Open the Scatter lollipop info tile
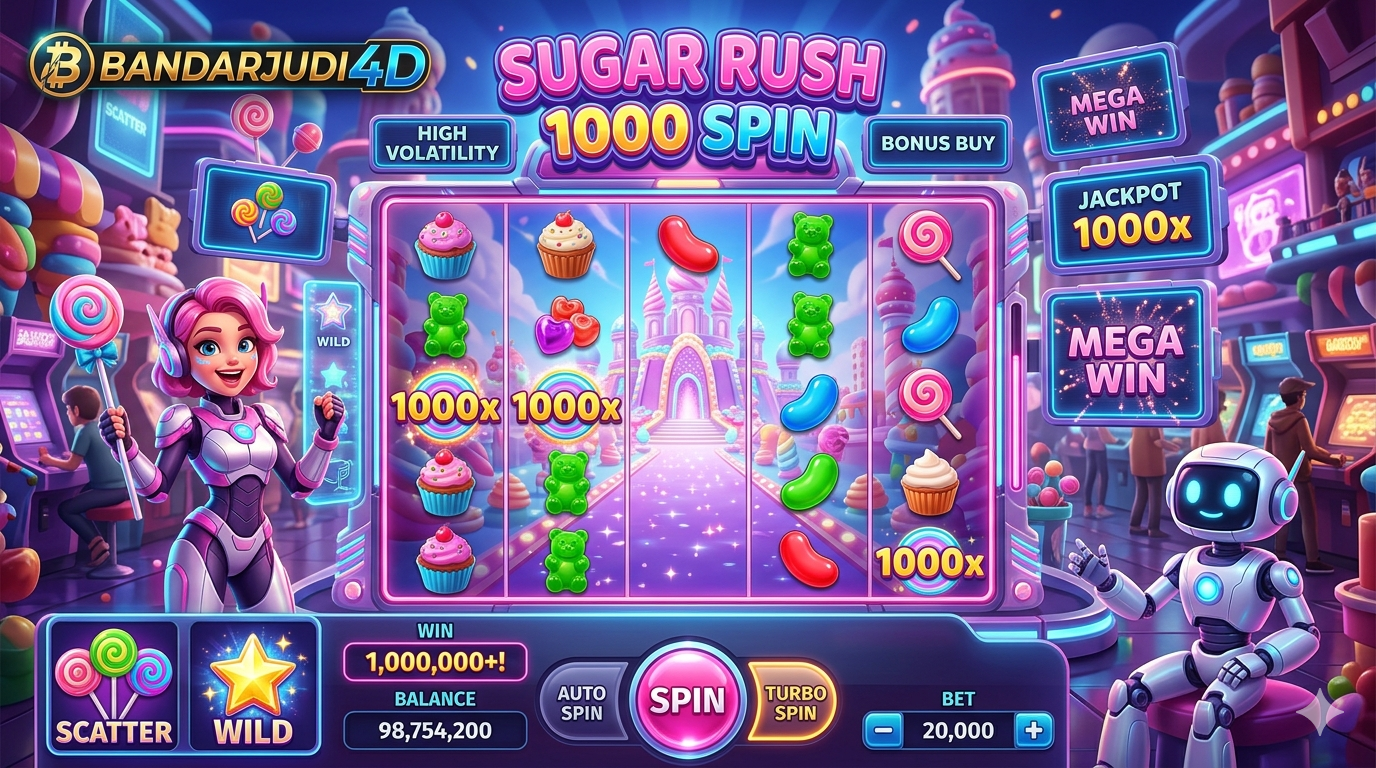1376x768 pixels. (113, 686)
